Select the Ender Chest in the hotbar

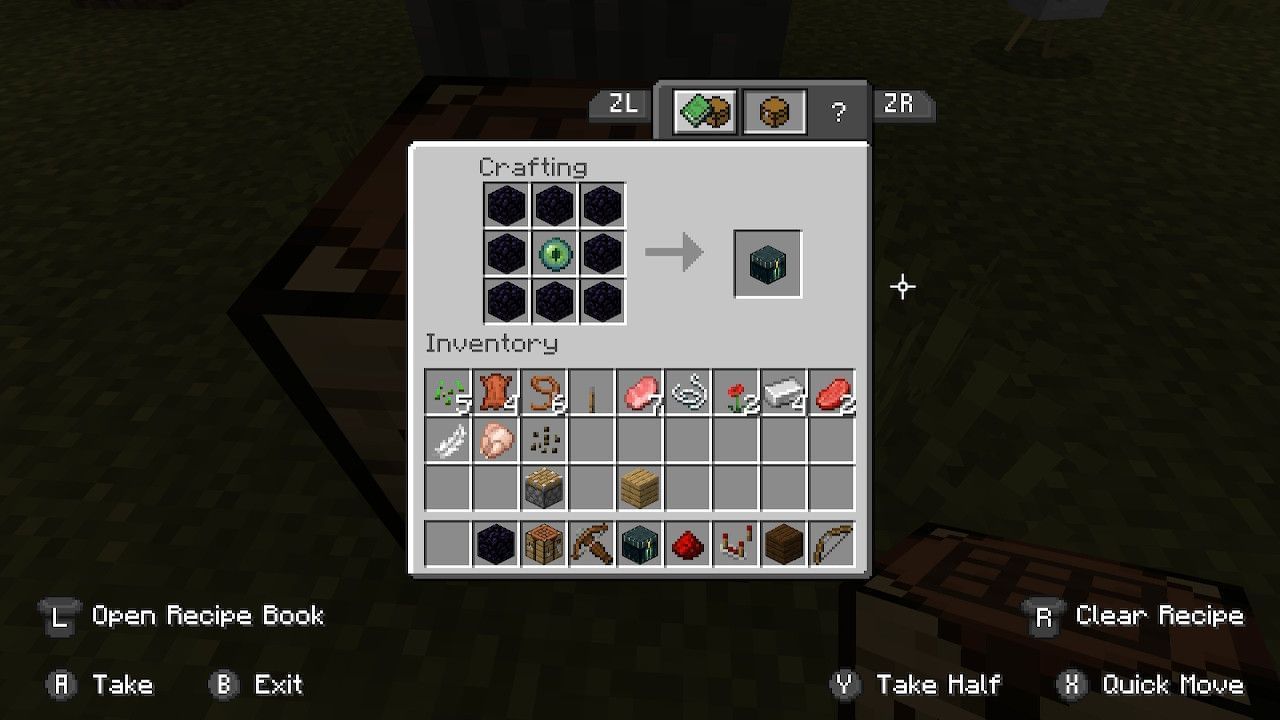pyautogui.click(x=641, y=542)
